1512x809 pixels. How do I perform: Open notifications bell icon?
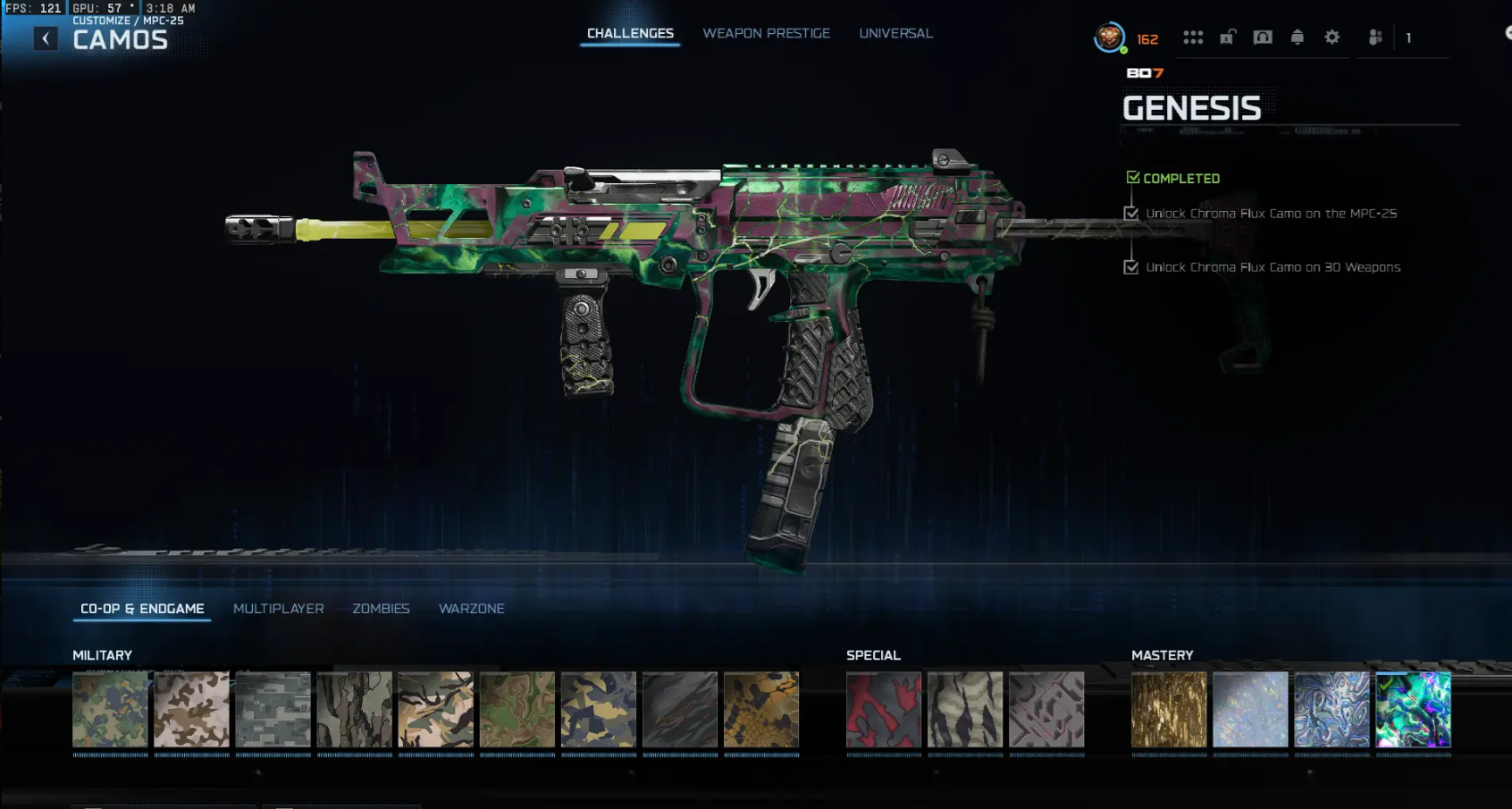click(1298, 38)
